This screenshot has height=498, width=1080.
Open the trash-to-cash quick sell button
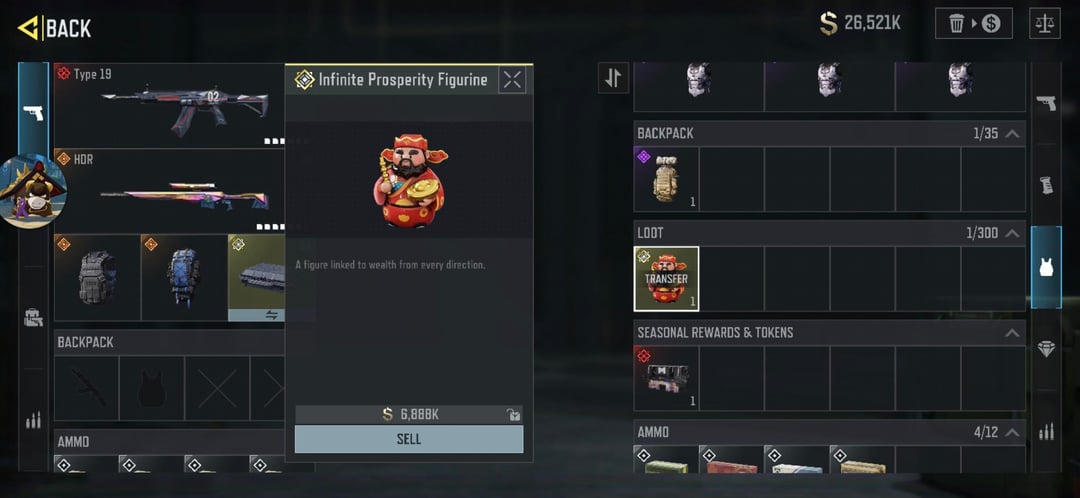coord(973,23)
